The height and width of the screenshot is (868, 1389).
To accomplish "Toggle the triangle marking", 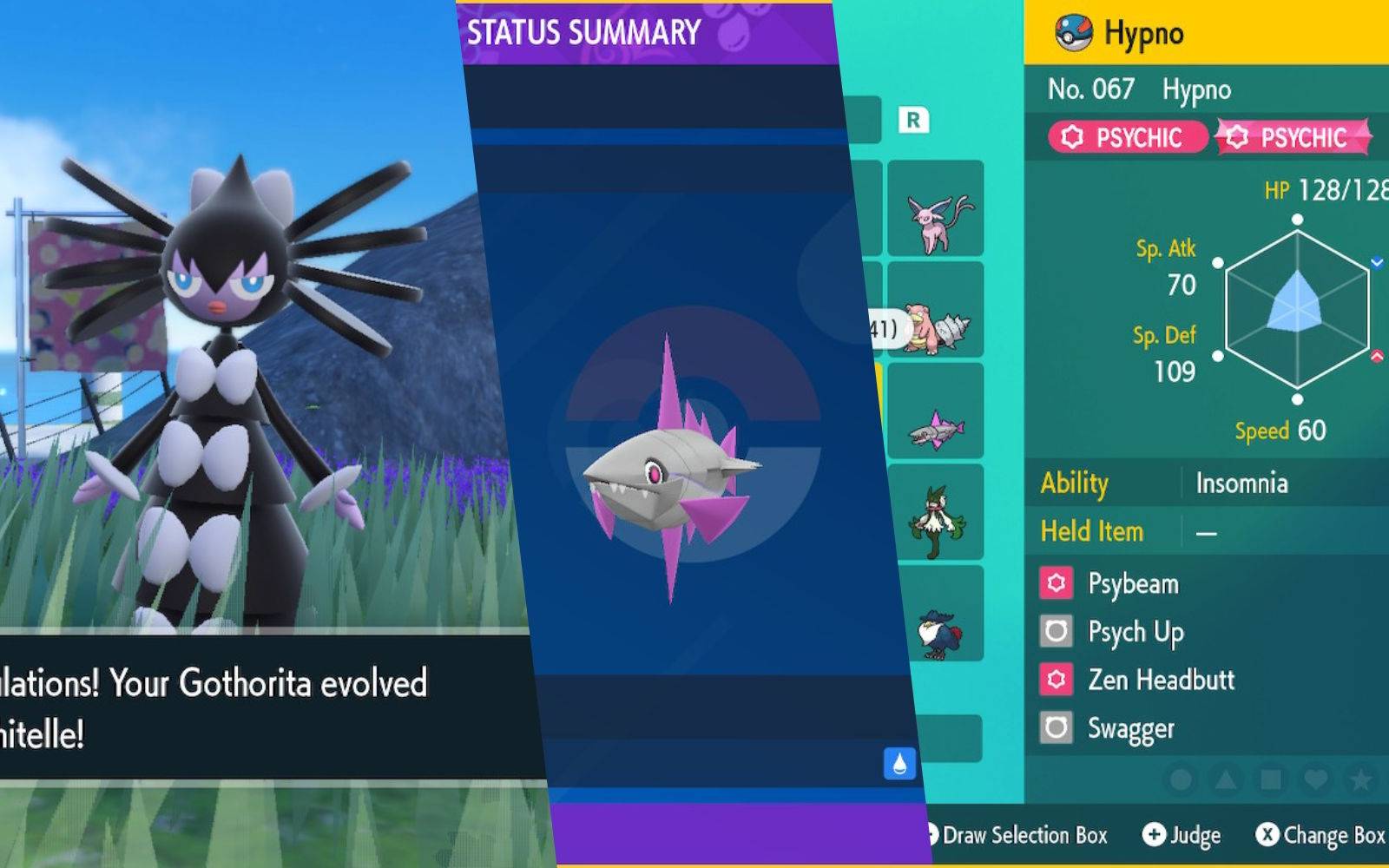I will pos(1226,779).
